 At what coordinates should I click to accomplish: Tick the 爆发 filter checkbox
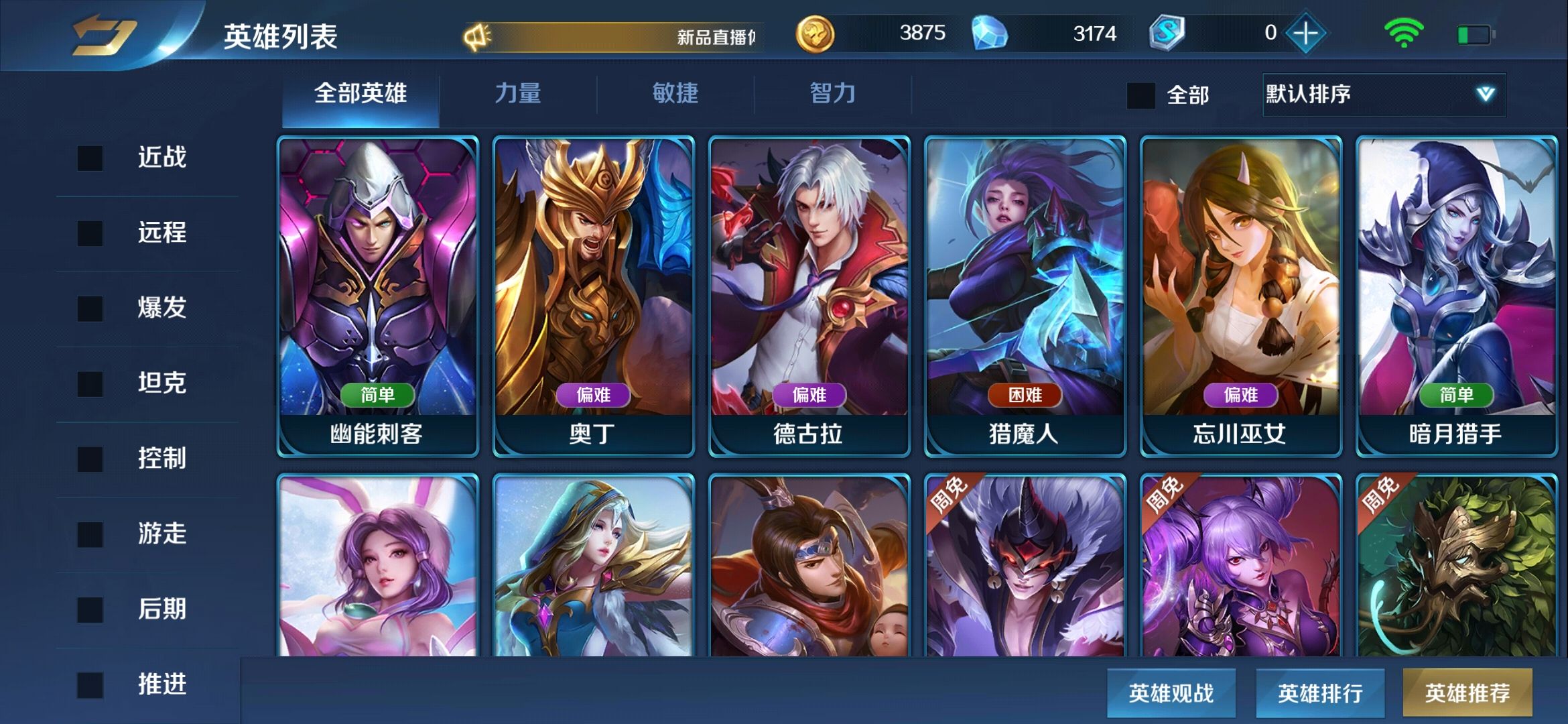click(90, 308)
